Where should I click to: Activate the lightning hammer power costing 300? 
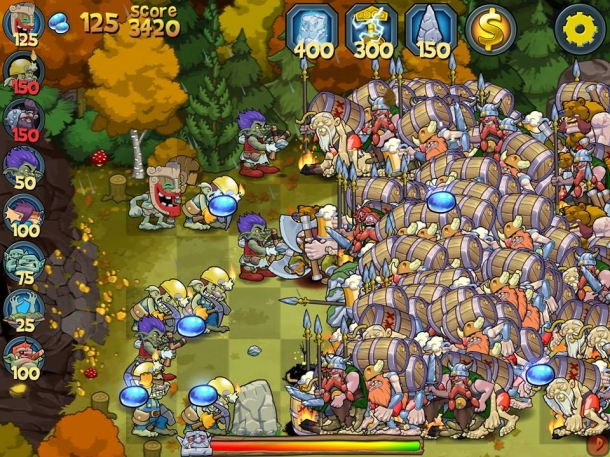(x=372, y=29)
